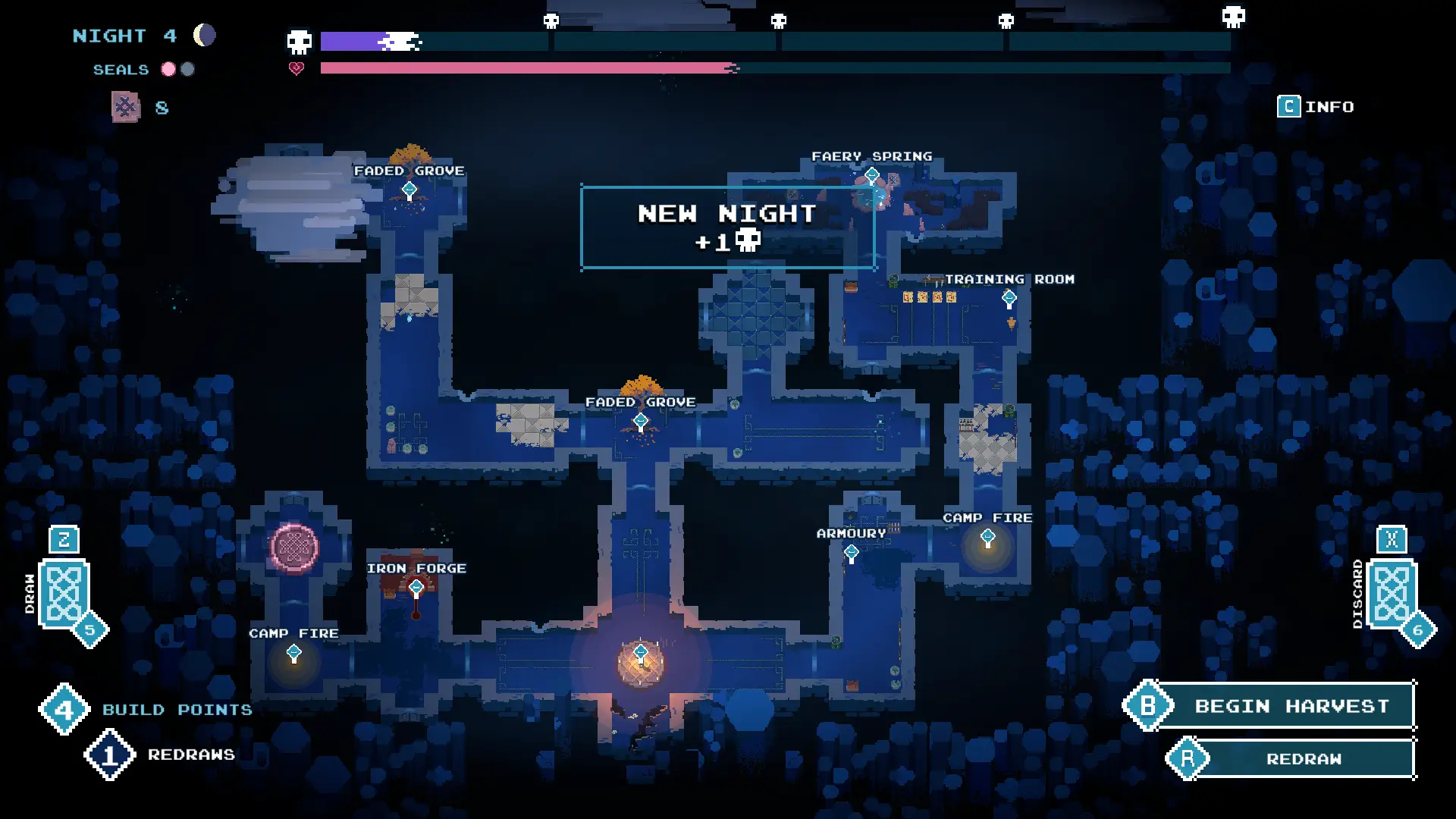This screenshot has height=819, width=1456.
Task: Pick the Iron Forge map marker
Action: (x=416, y=588)
